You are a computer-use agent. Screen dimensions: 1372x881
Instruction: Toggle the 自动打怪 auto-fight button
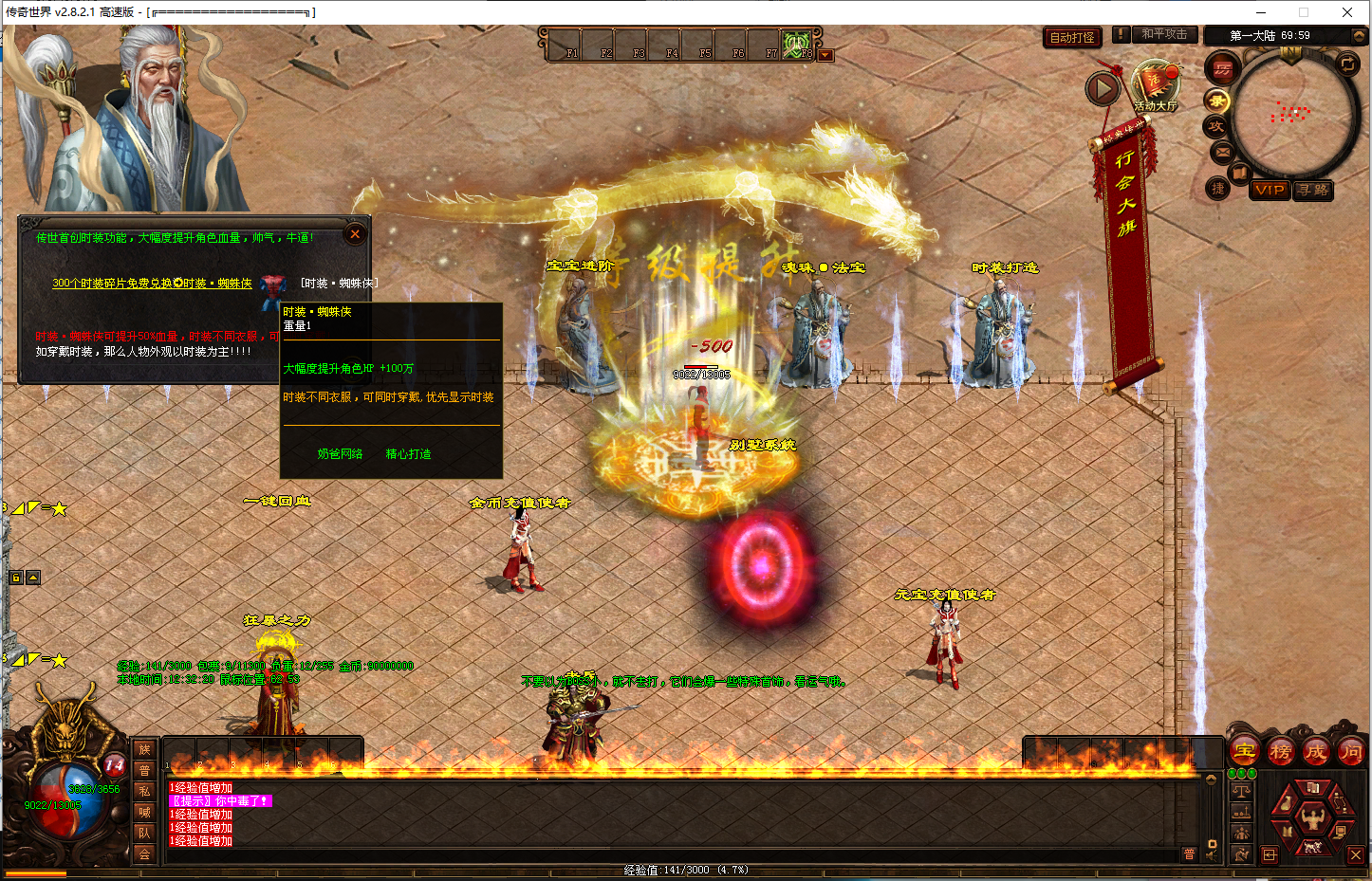point(1072,38)
